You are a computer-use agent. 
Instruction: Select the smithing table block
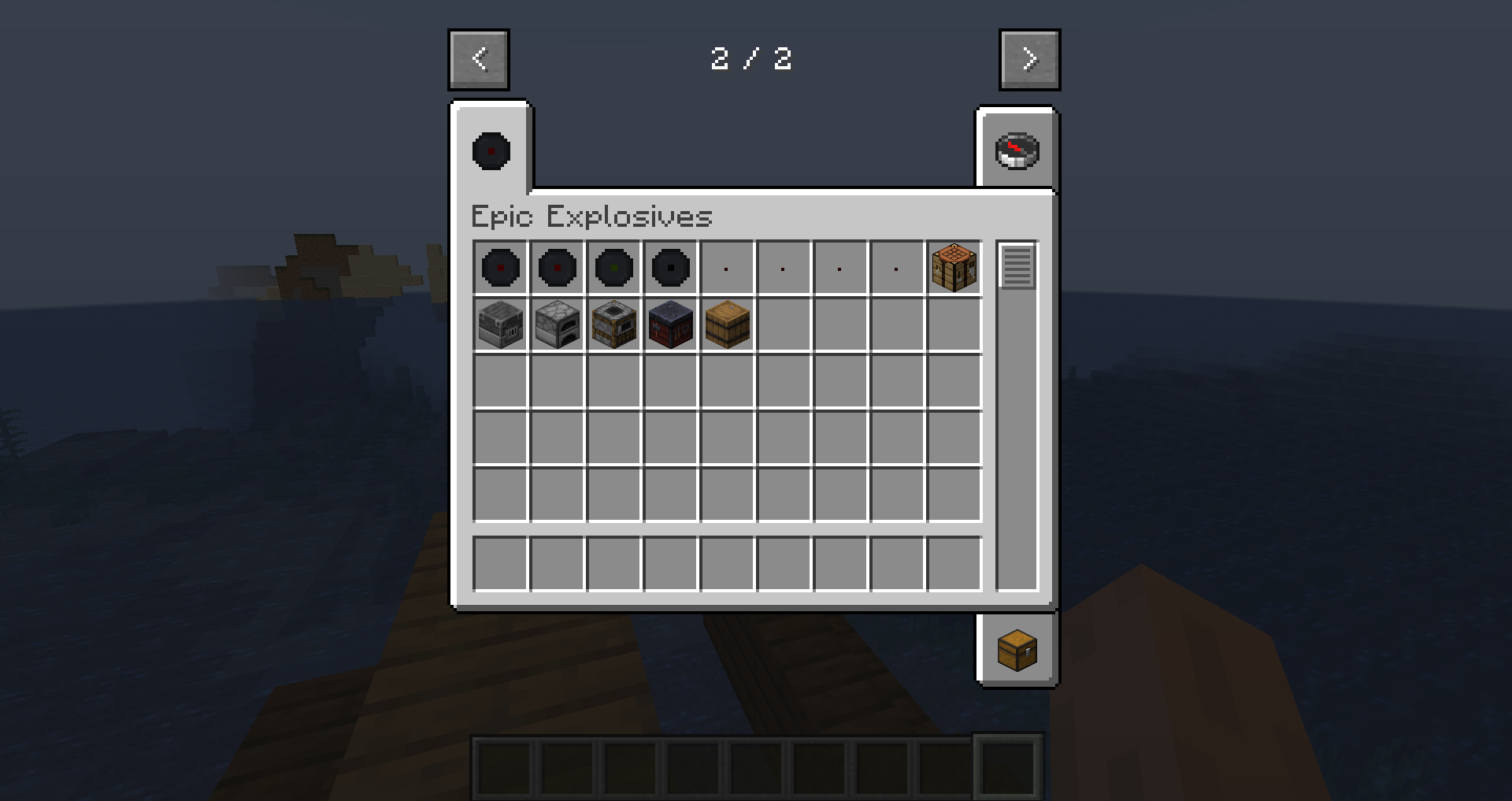[670, 325]
